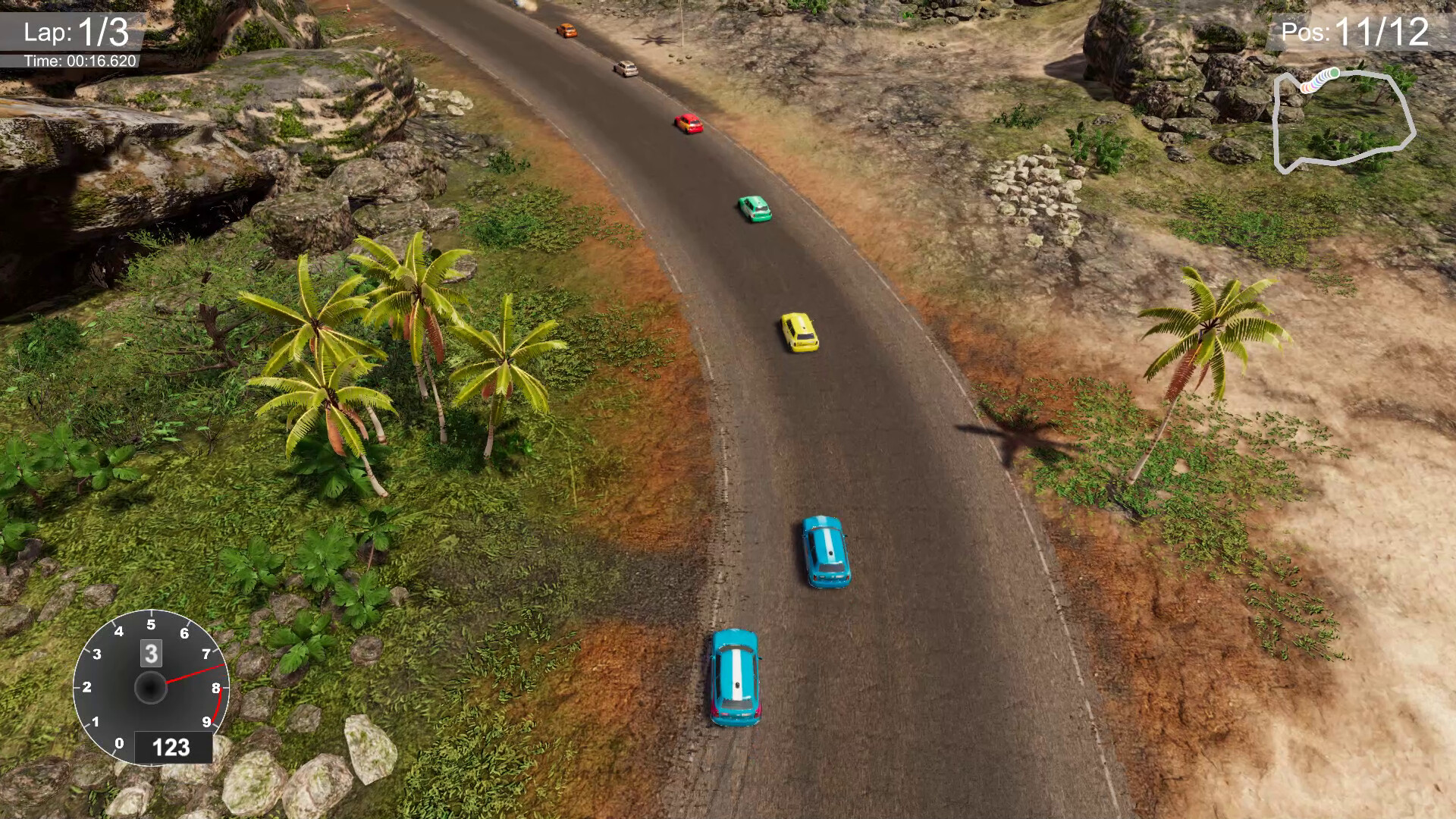Click the red car near the top
Screen dimensions: 1456x819
[689, 123]
